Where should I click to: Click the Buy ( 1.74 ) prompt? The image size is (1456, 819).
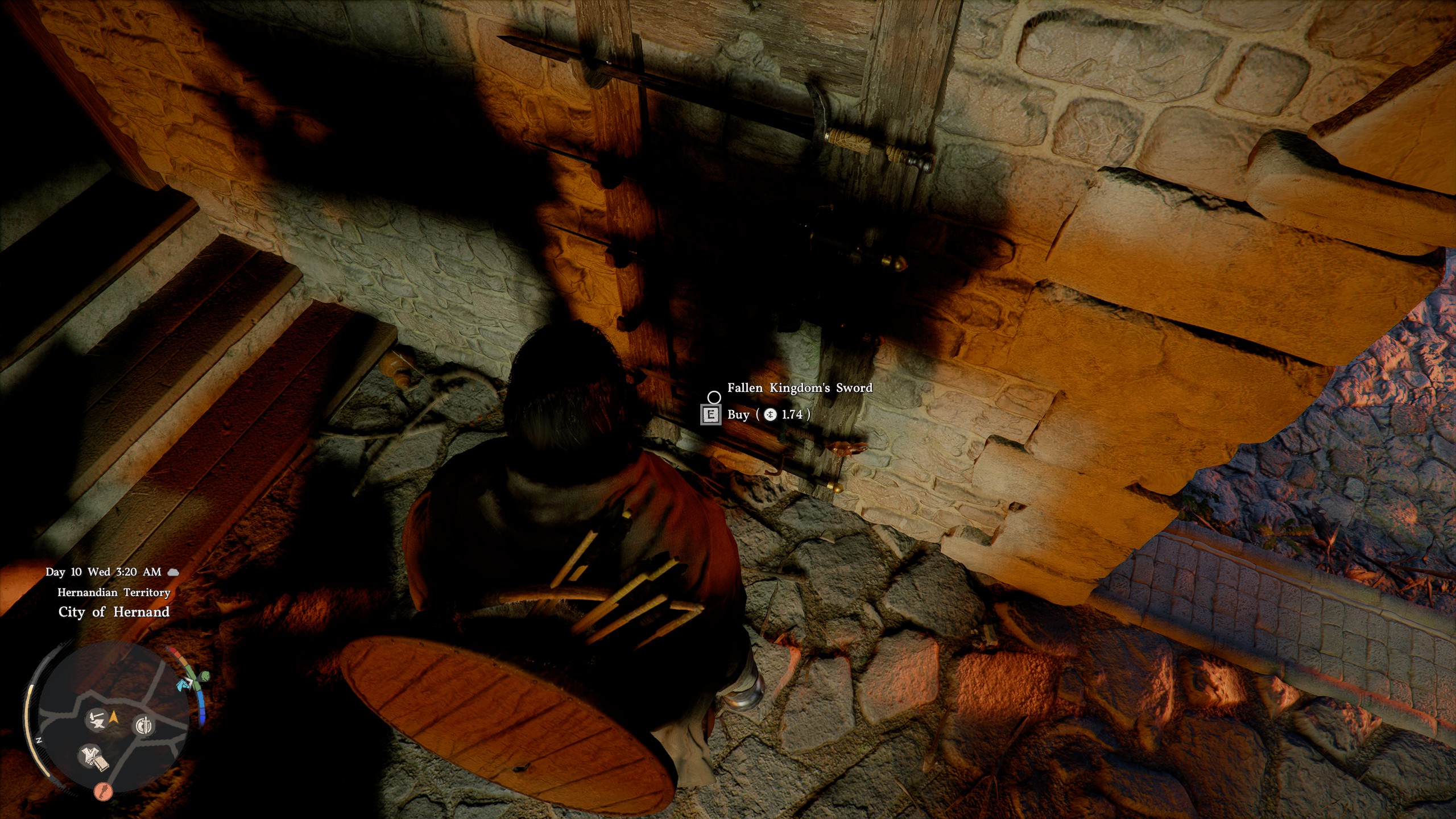[765, 415]
